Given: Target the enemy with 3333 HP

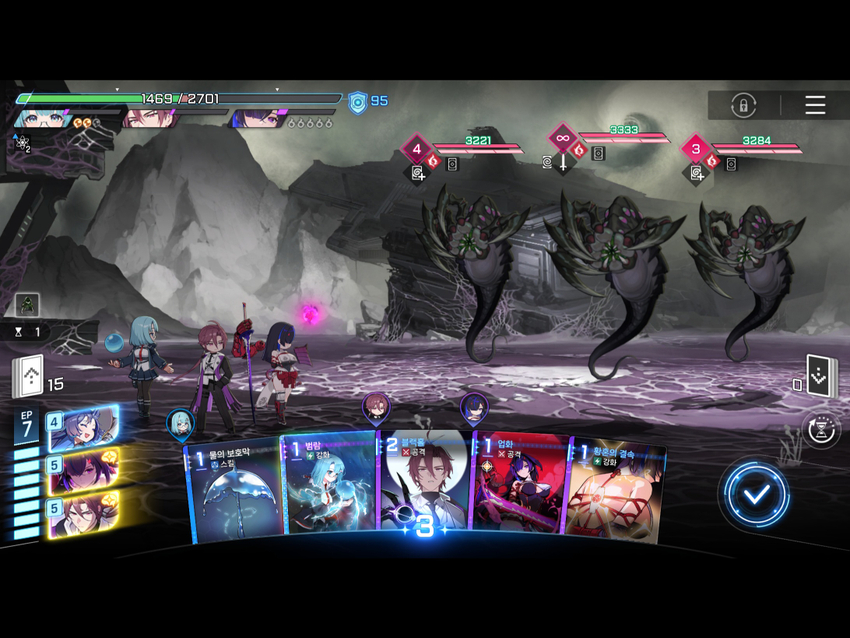Looking at the screenshot, I should click(x=610, y=260).
